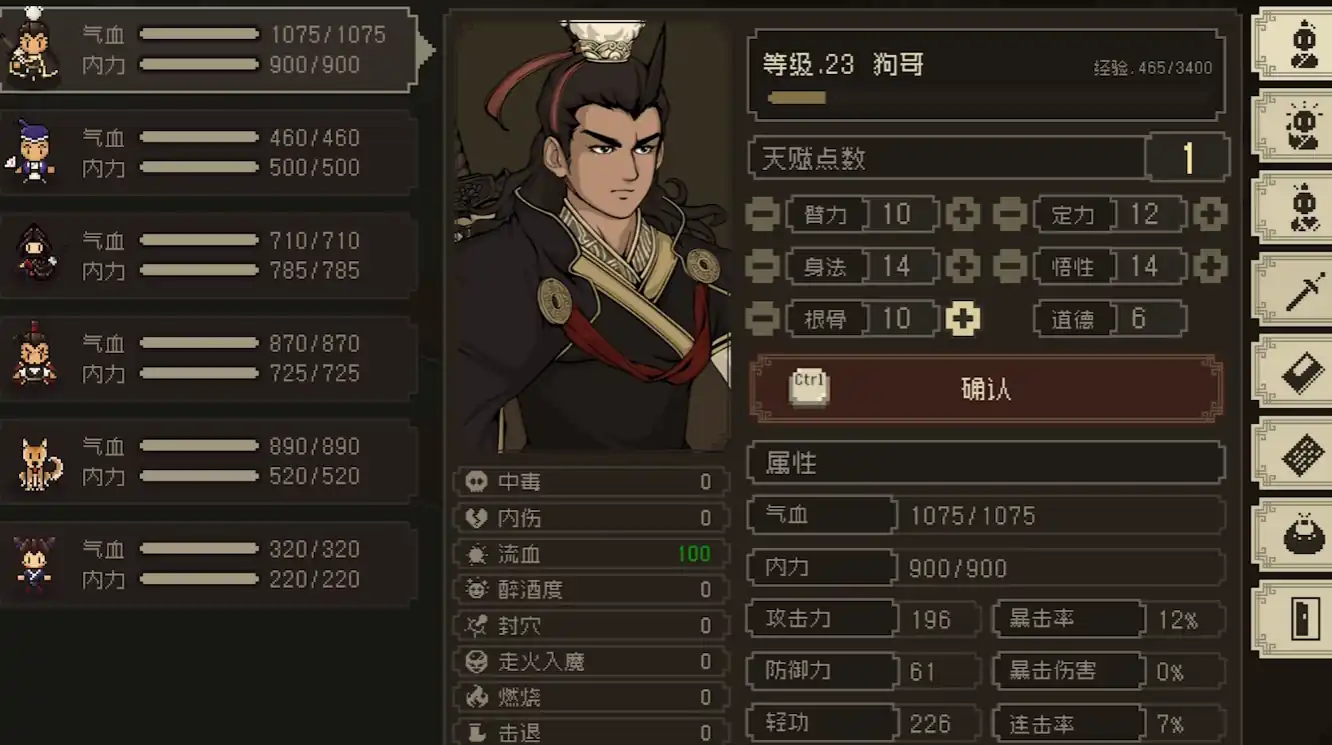Image resolution: width=1332 pixels, height=745 pixels.
Task: Lower 悟性 using its minus button
Action: coord(1010,266)
